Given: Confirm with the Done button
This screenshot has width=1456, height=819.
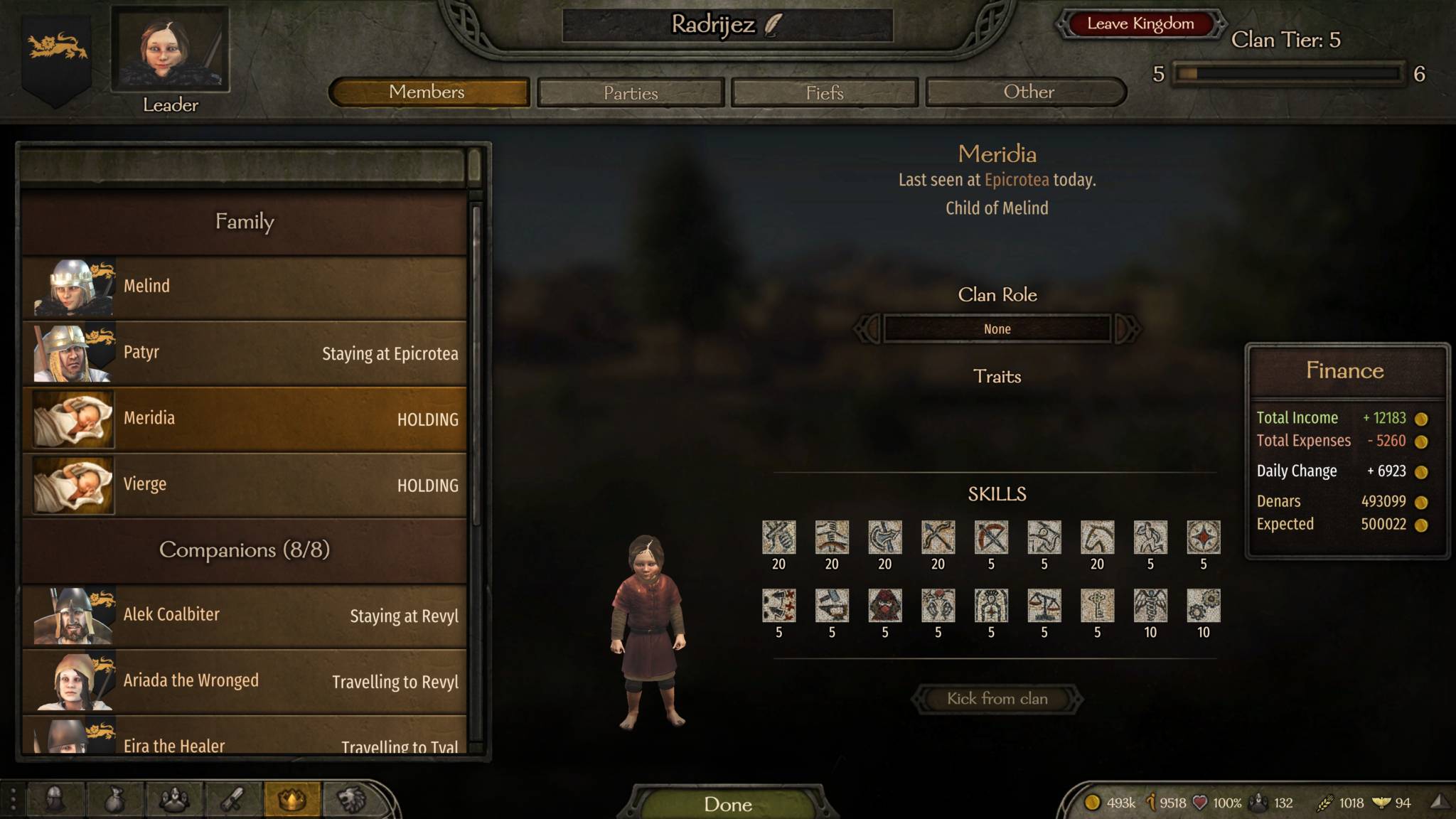Looking at the screenshot, I should pyautogui.click(x=727, y=804).
